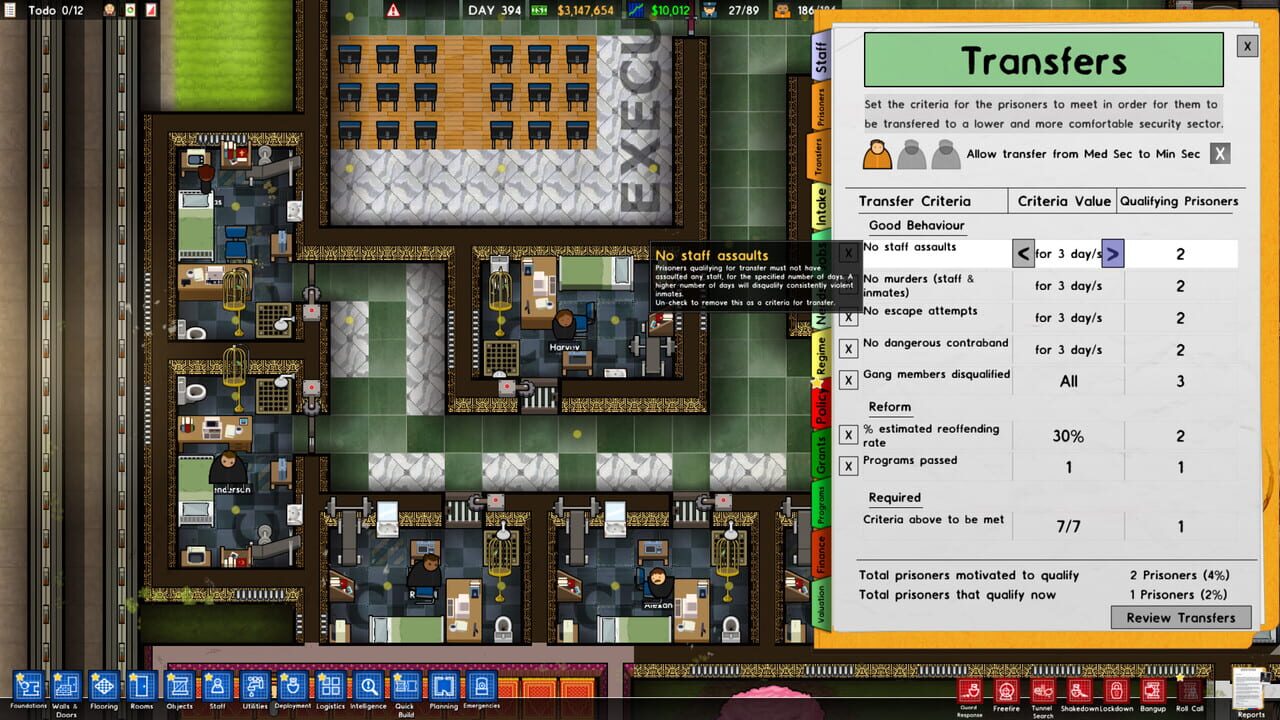
Task: Decrease the No staff assaults day value
Action: point(1022,253)
